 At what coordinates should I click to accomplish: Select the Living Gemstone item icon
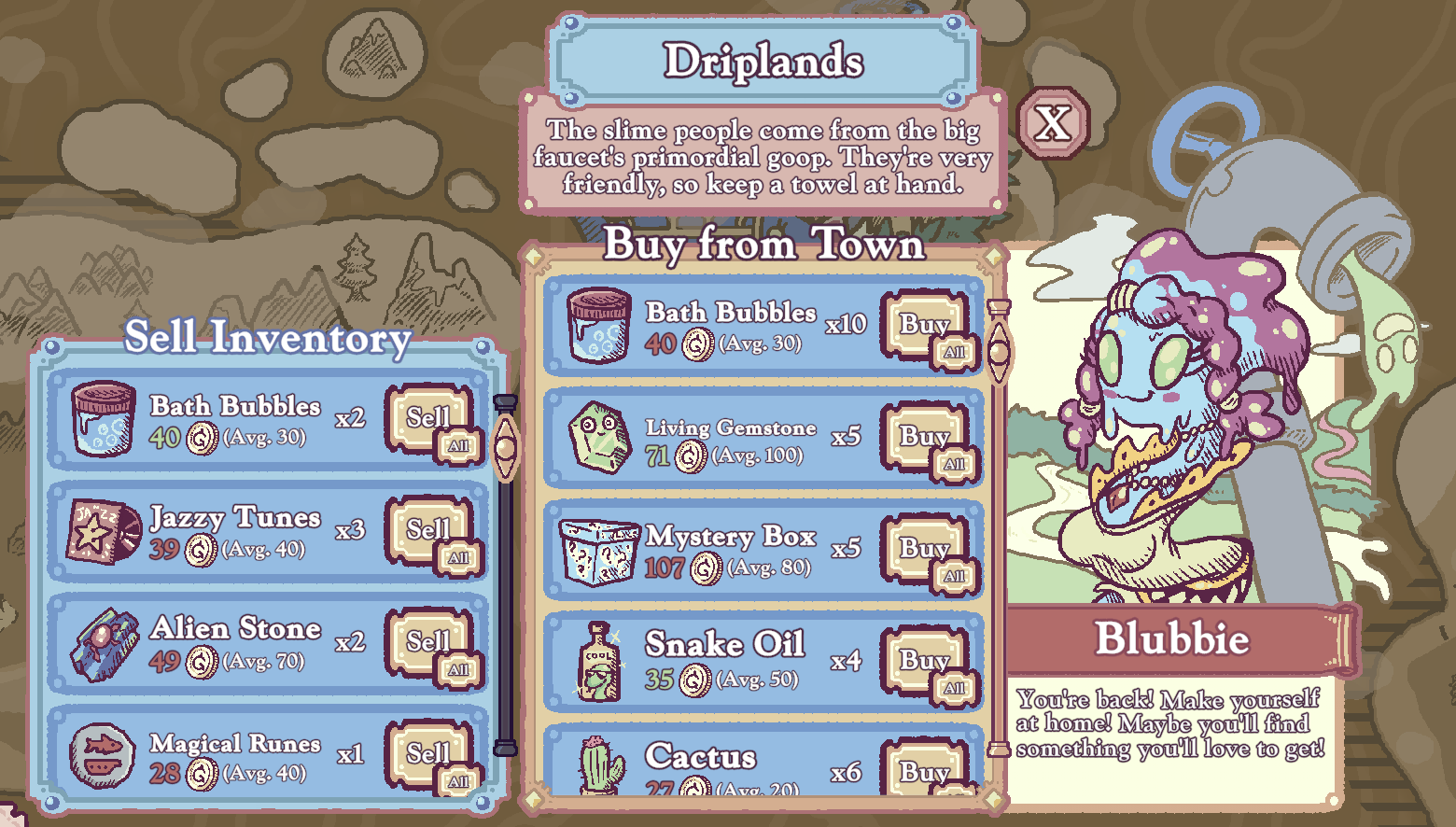click(598, 437)
